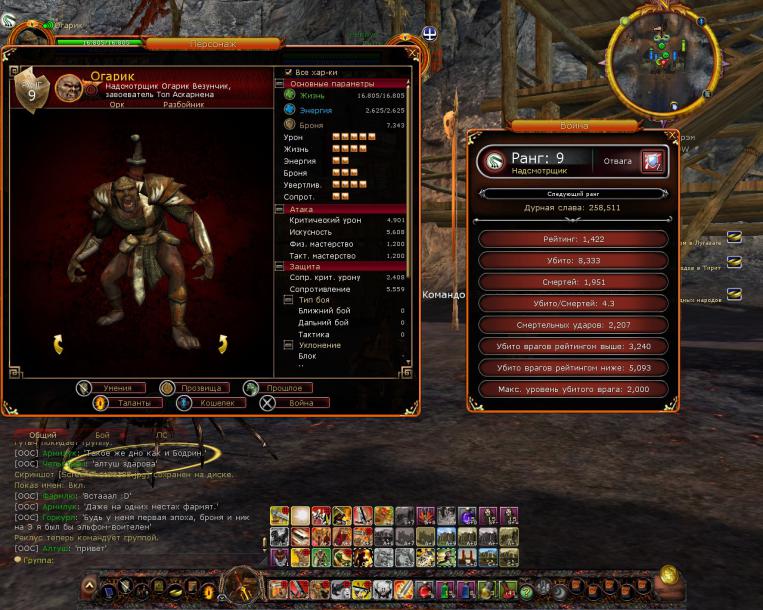Image resolution: width=763 pixels, height=610 pixels.
Task: Open the Прошлое button
Action: click(283, 387)
